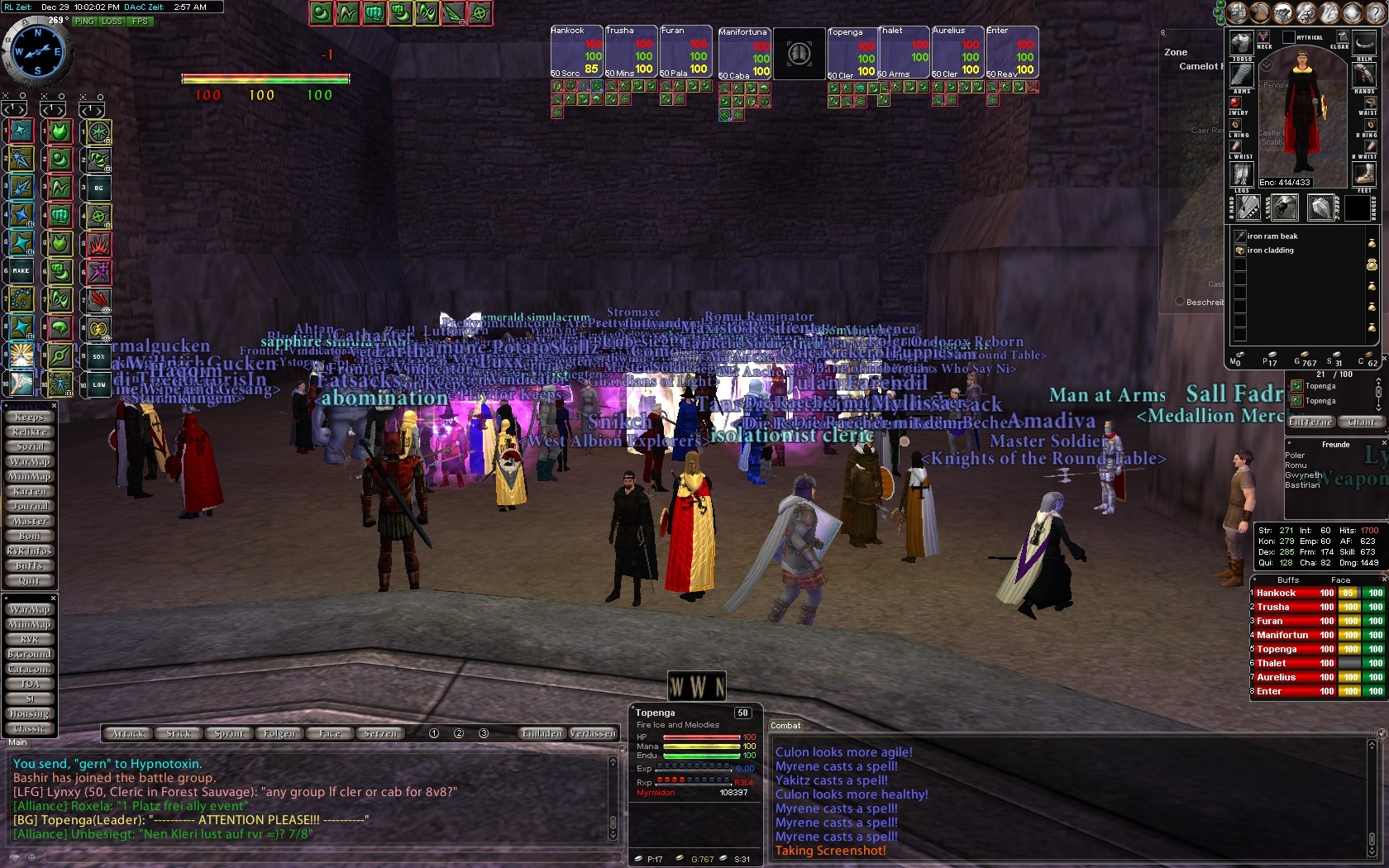Select the Torso armor slot
This screenshot has height=868, width=1389.
coord(1242,43)
